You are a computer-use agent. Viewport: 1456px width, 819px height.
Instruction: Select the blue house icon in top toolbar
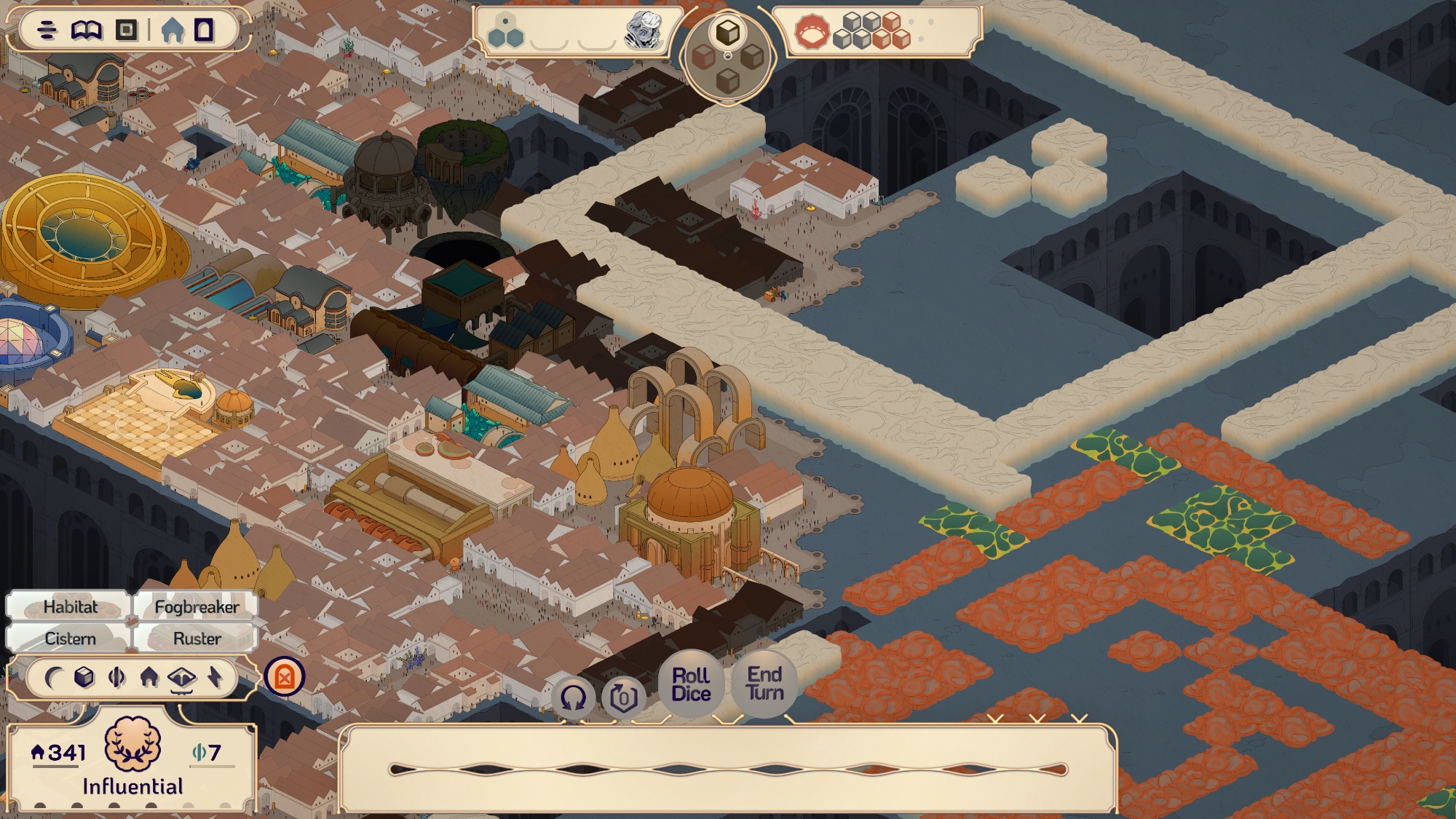[173, 31]
